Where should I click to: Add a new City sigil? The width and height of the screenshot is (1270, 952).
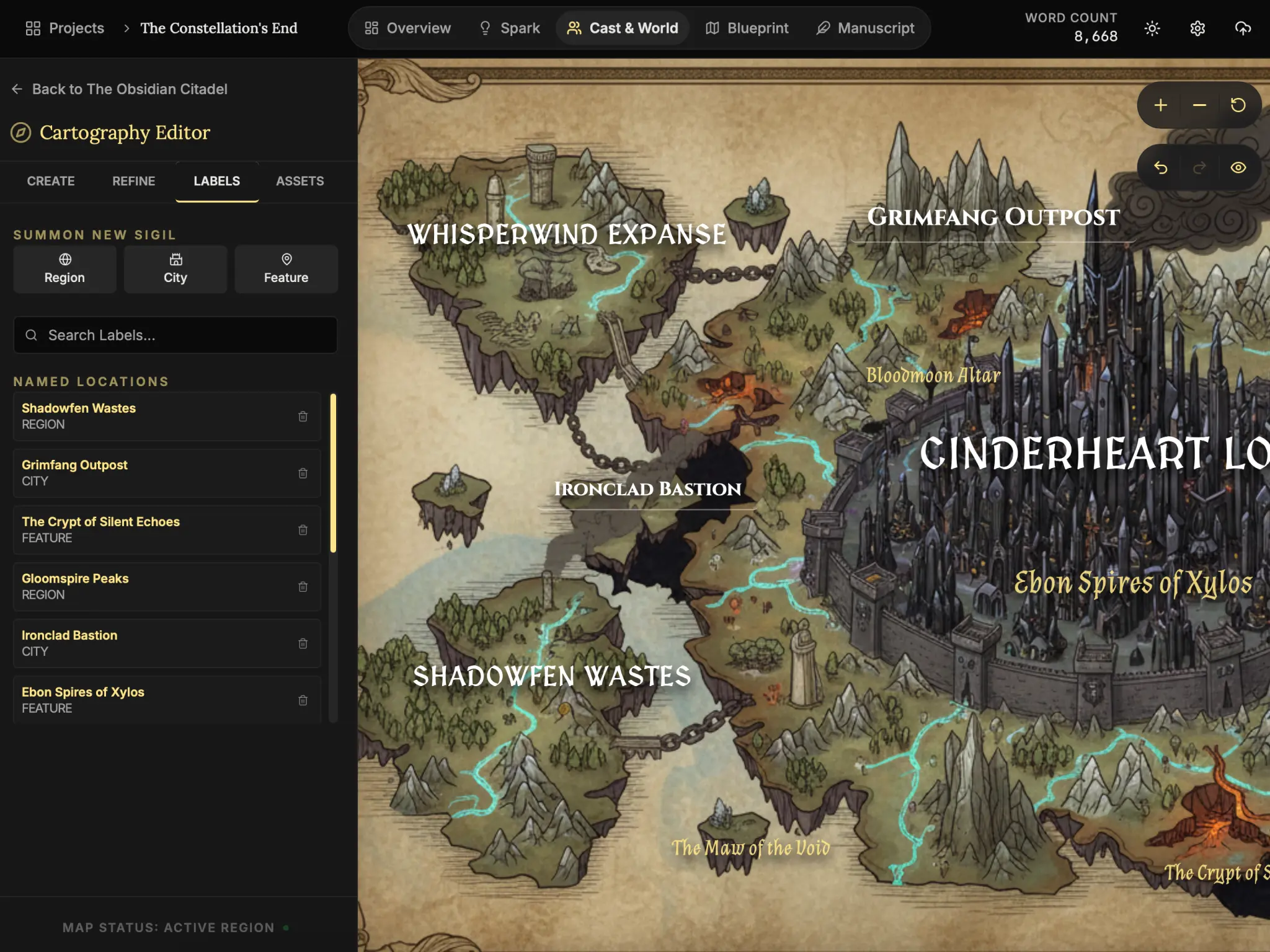point(175,269)
